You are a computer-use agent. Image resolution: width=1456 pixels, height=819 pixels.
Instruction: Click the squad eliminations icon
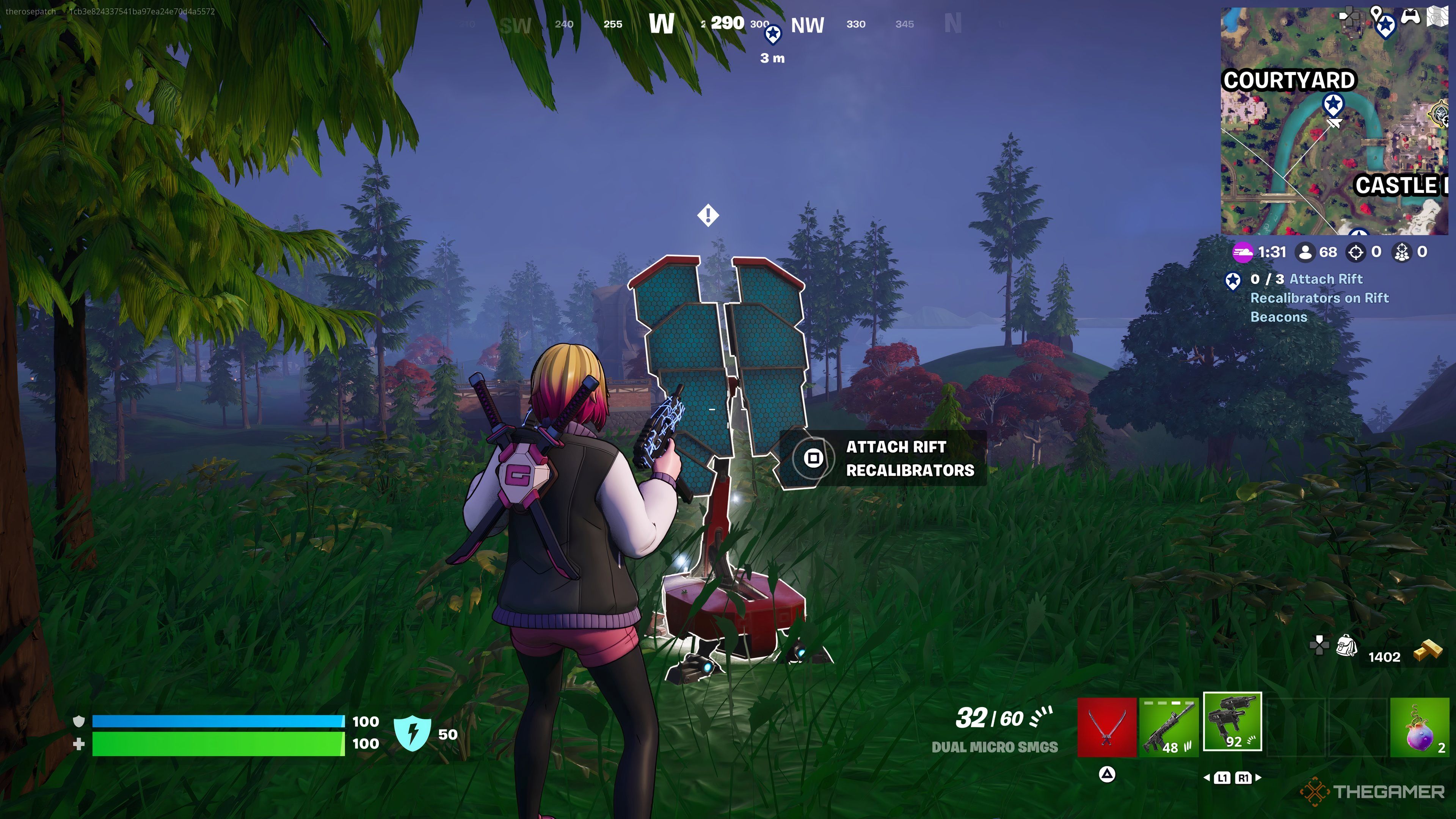[1402, 252]
